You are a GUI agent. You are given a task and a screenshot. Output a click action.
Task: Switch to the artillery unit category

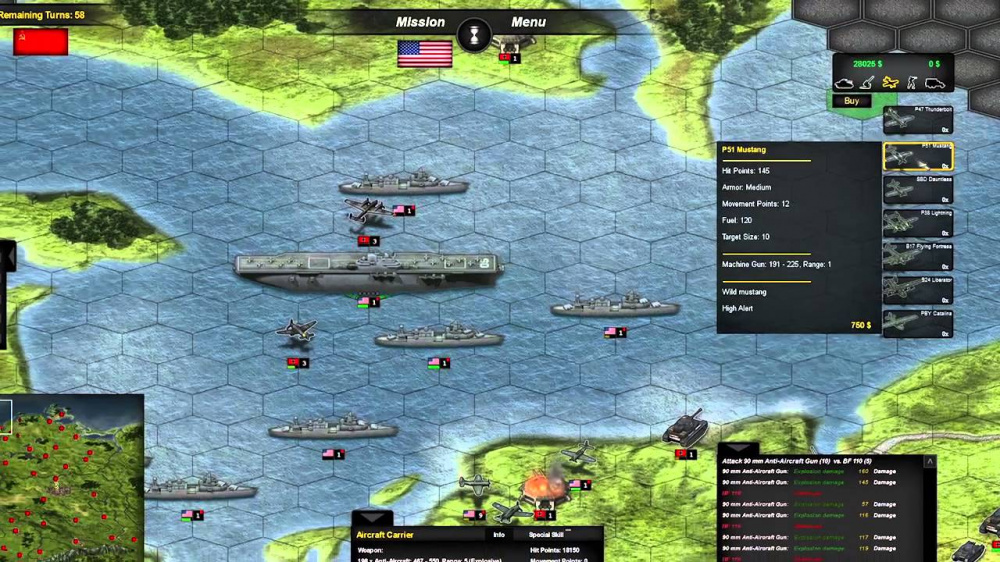868,82
